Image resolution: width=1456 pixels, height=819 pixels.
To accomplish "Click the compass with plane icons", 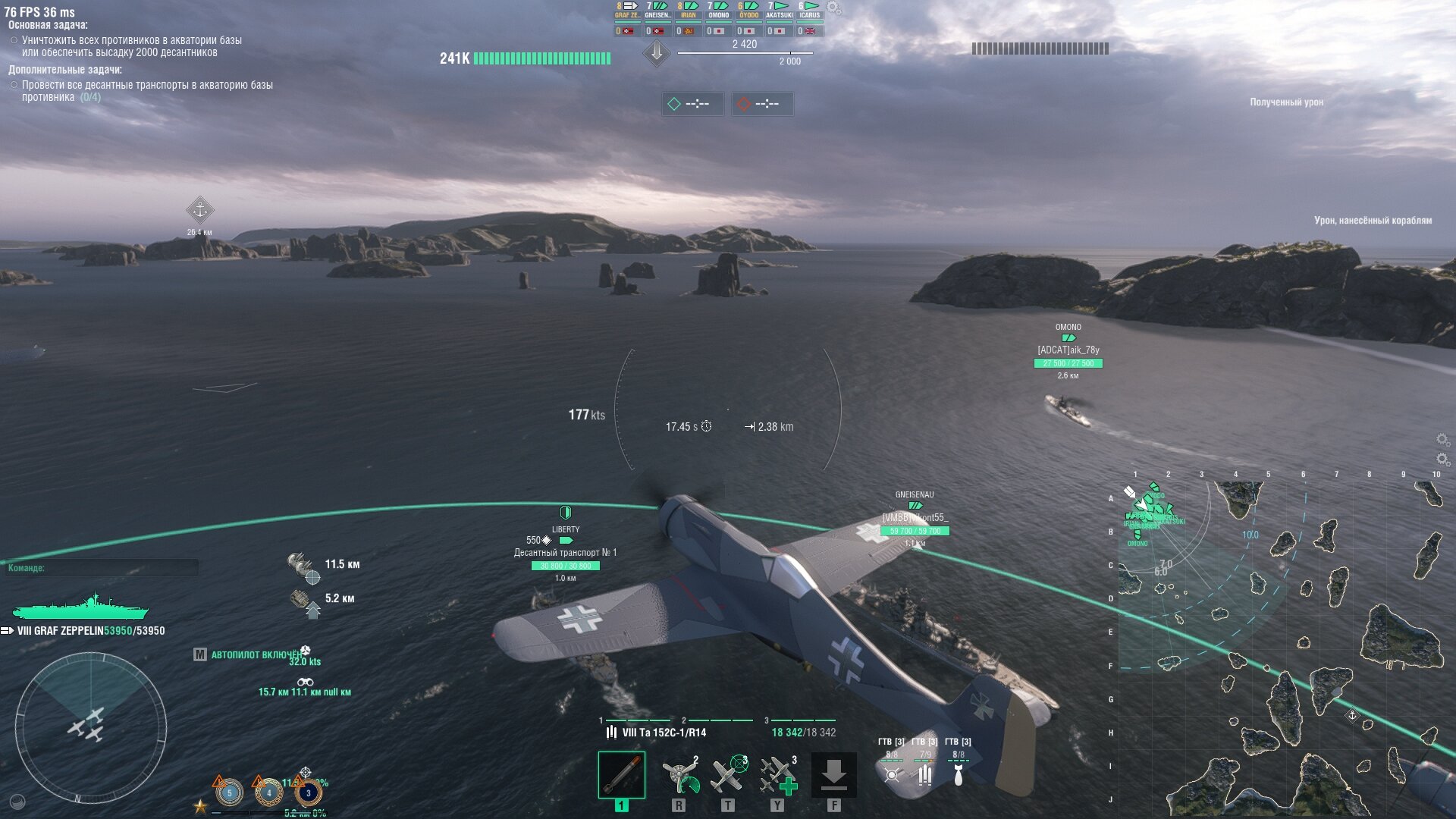I will (91, 728).
